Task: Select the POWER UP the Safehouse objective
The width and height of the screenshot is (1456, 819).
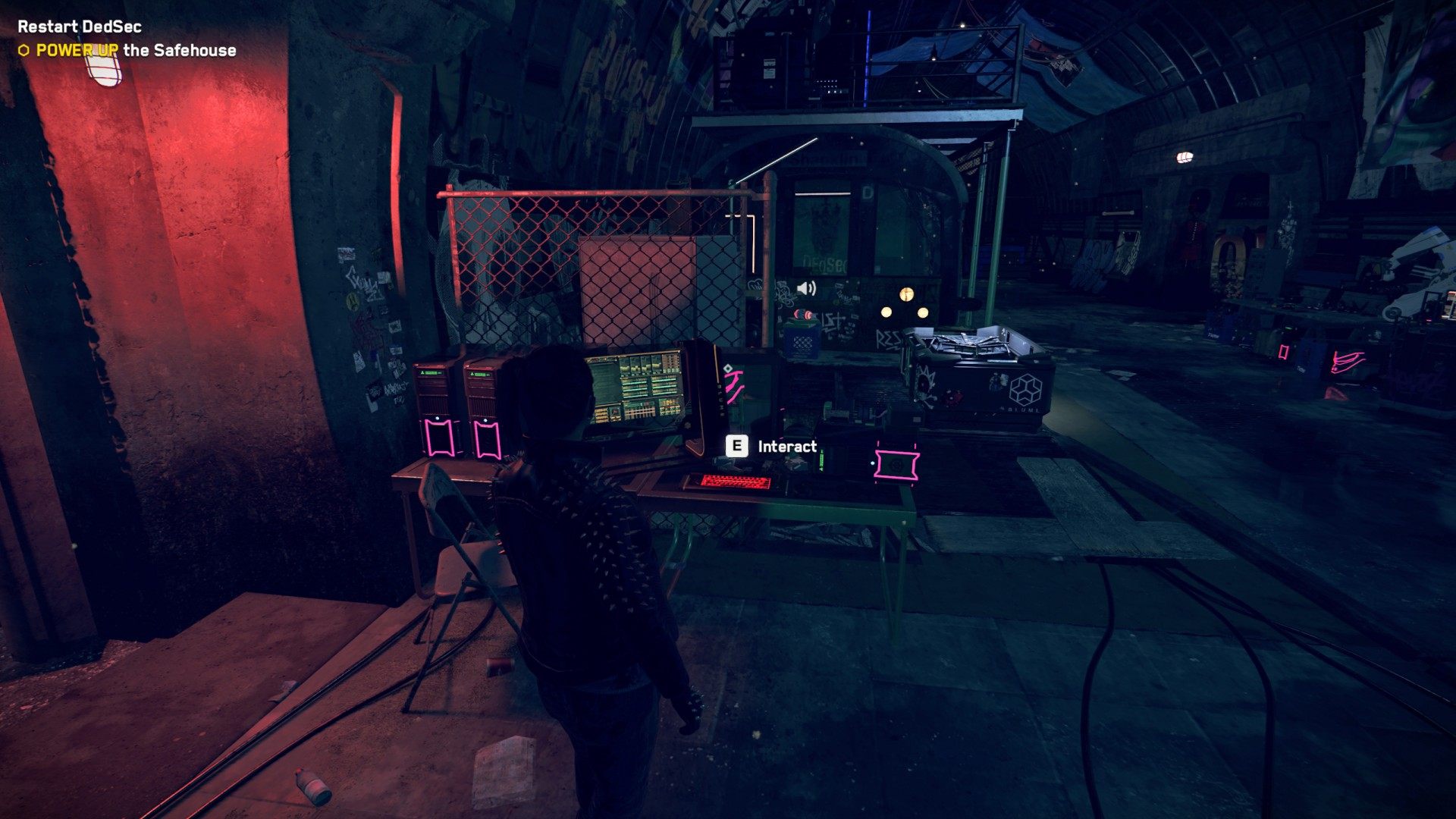Action: (136, 51)
